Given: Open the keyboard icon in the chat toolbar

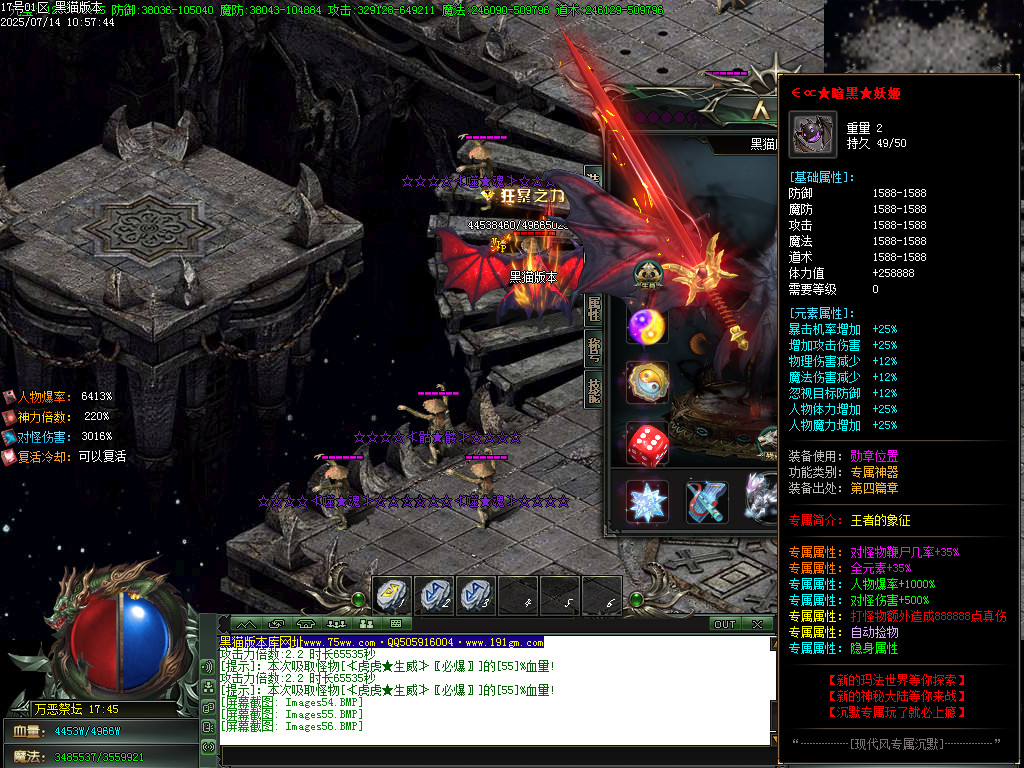Looking at the screenshot, I should [x=397, y=624].
